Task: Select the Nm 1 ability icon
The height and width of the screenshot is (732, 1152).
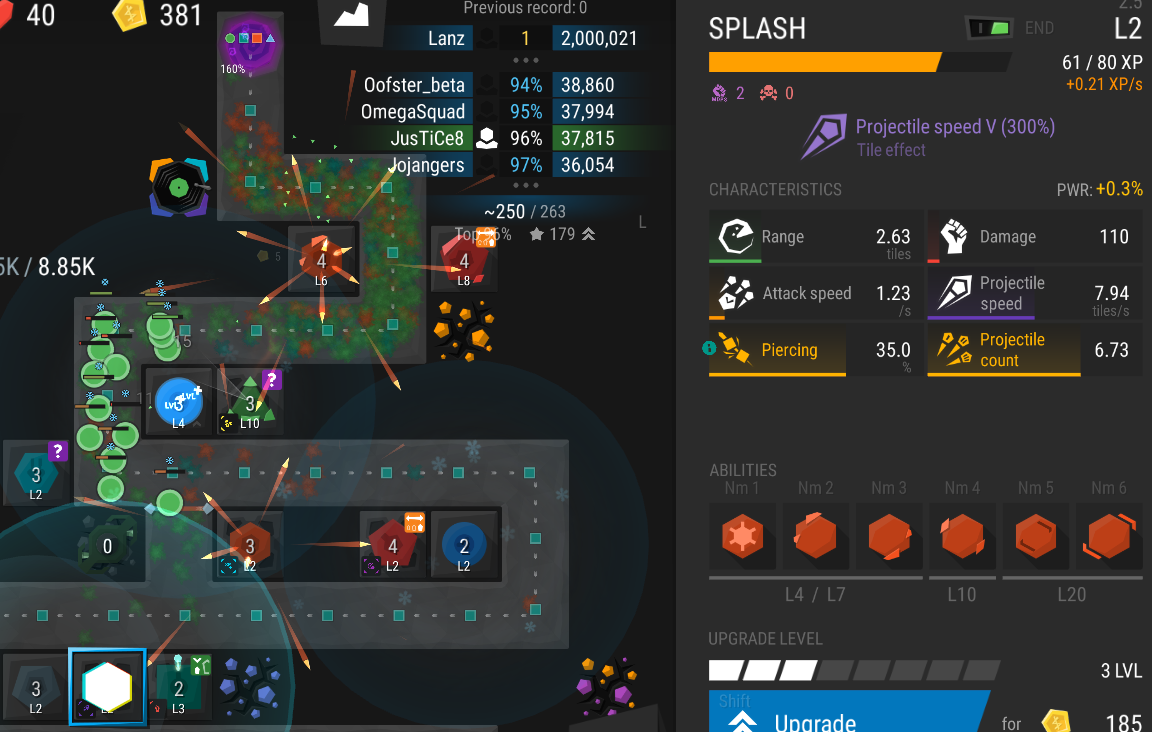Action: click(742, 537)
